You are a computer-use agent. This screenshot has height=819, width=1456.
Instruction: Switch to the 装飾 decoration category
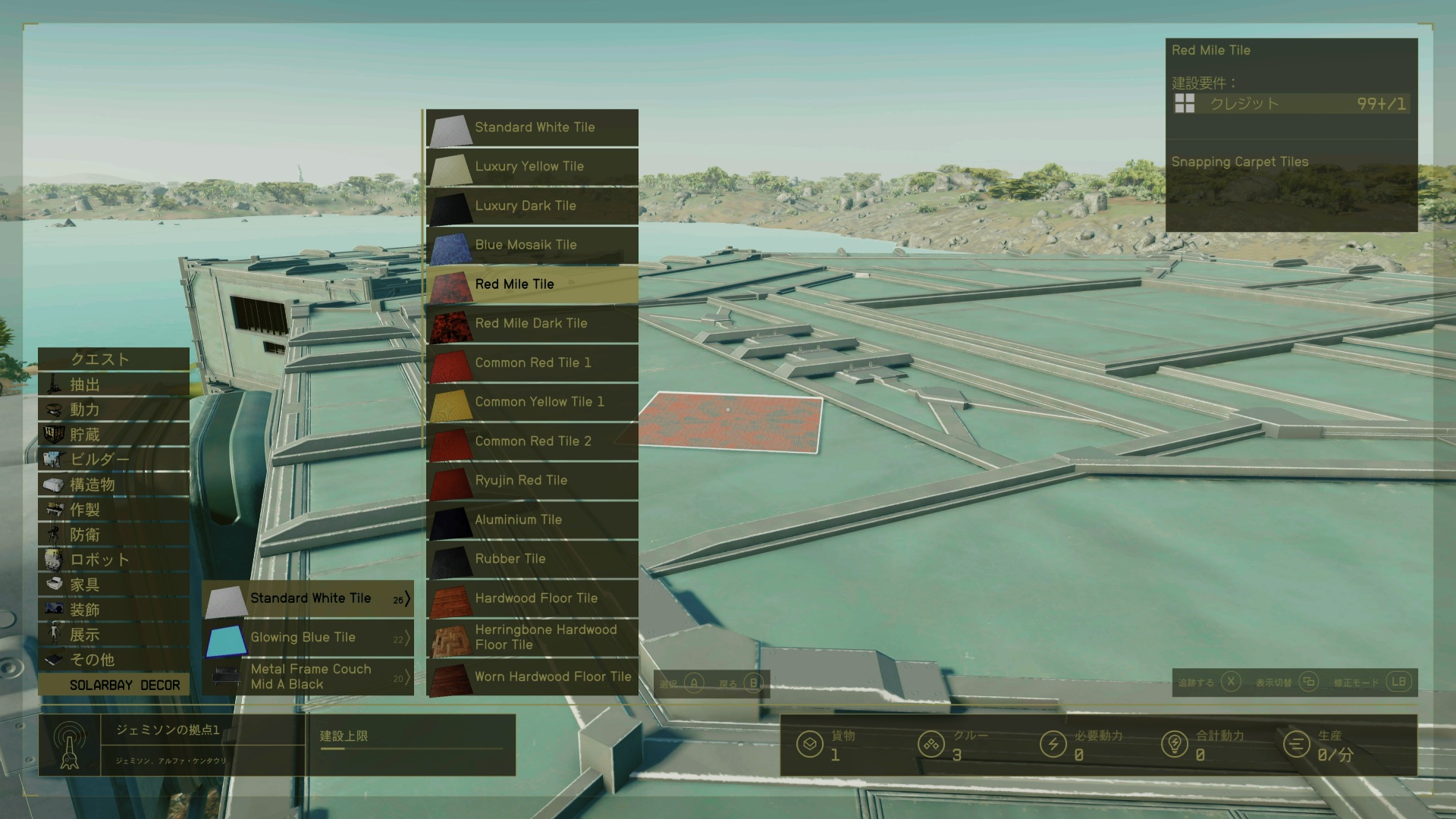coord(115,610)
